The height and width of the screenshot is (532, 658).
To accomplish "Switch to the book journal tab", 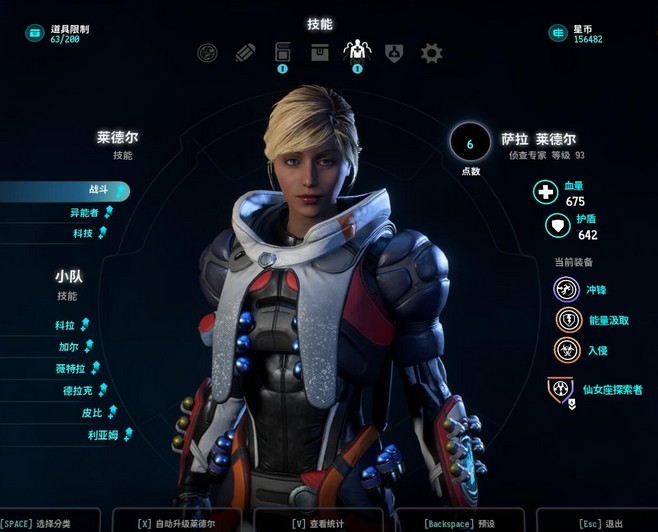I will click(282, 52).
